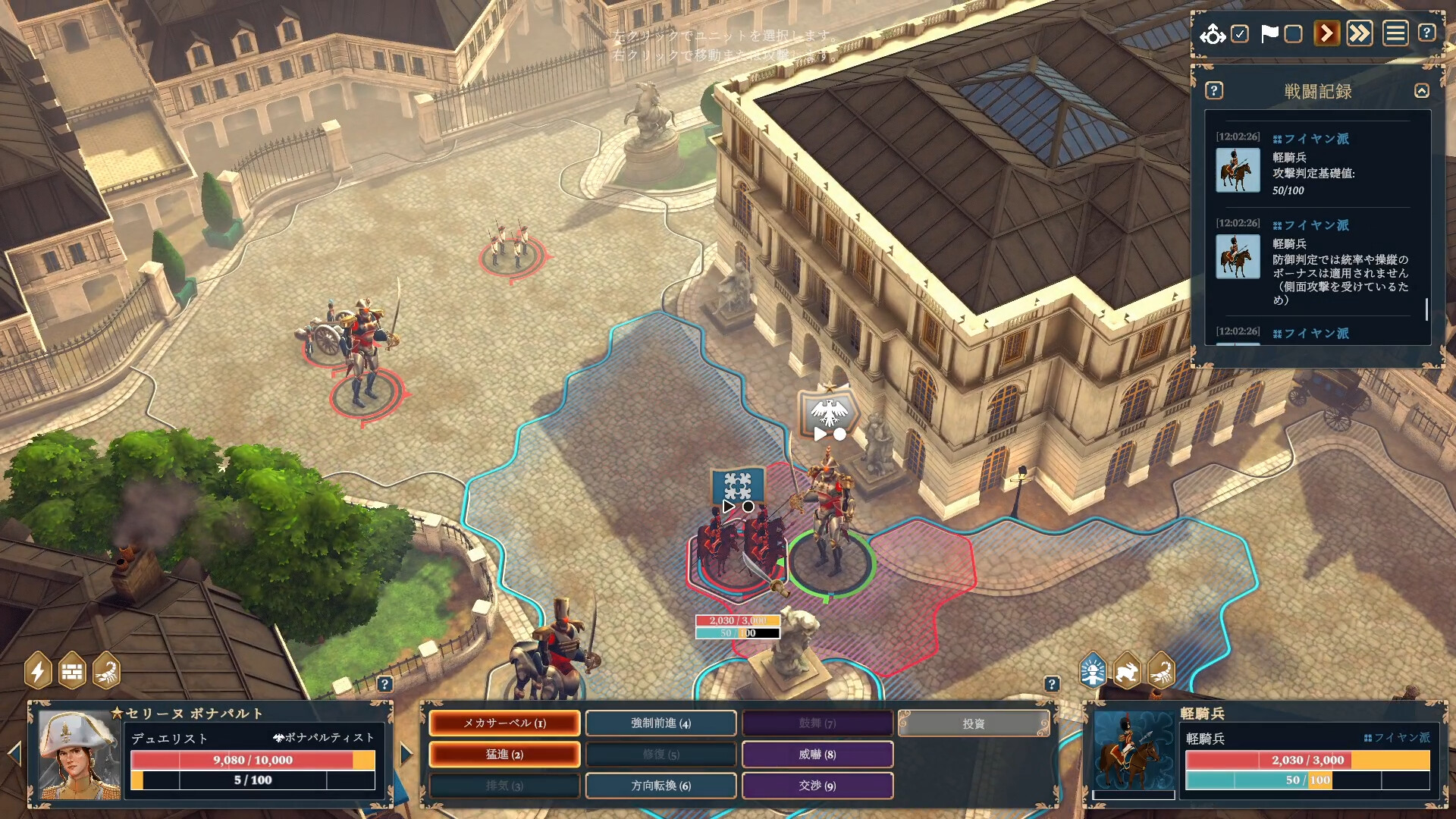Collapse the 戦闘記録 battle log panel
Screen dimensions: 1456x819
click(1422, 91)
